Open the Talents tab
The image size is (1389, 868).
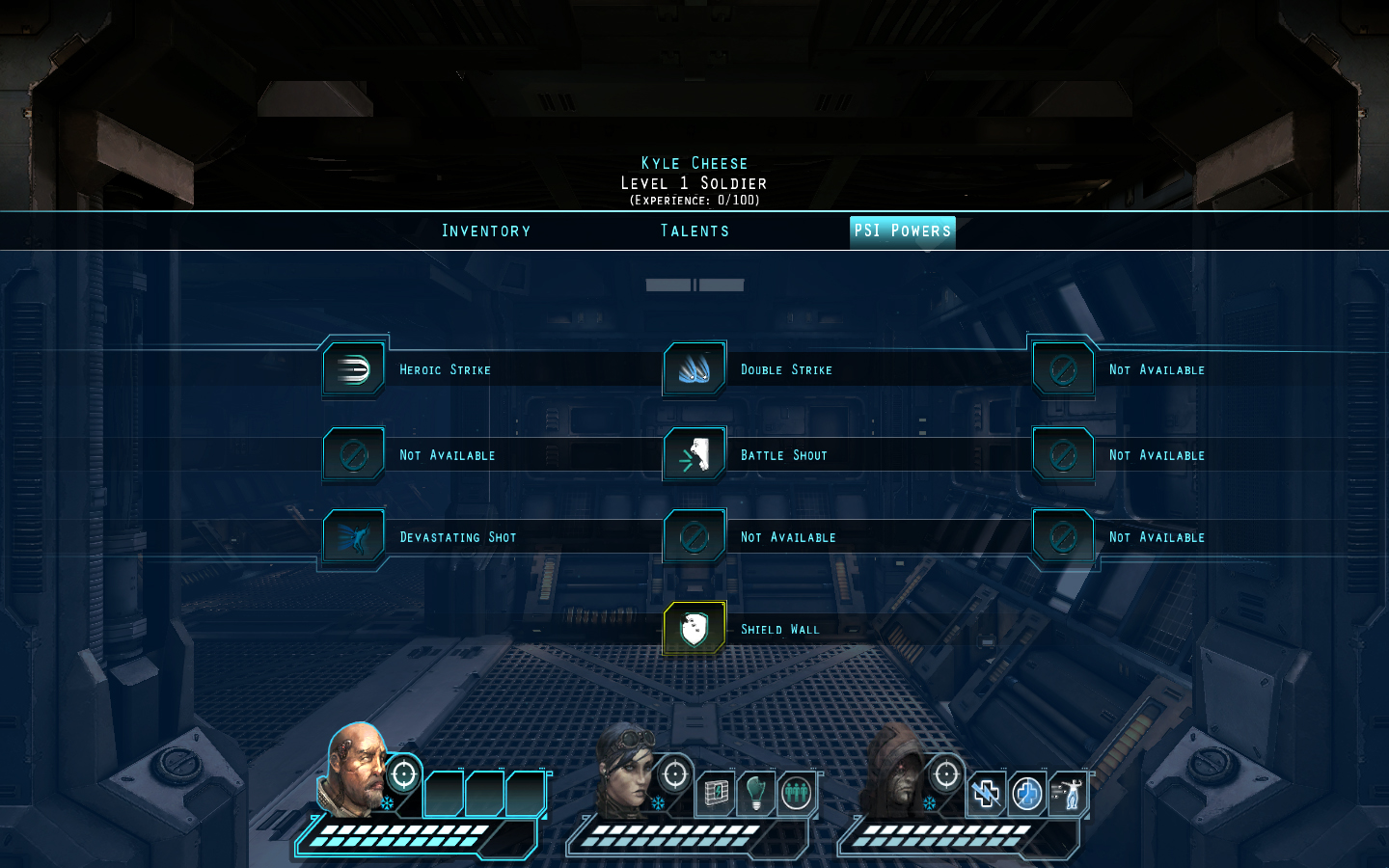point(694,231)
